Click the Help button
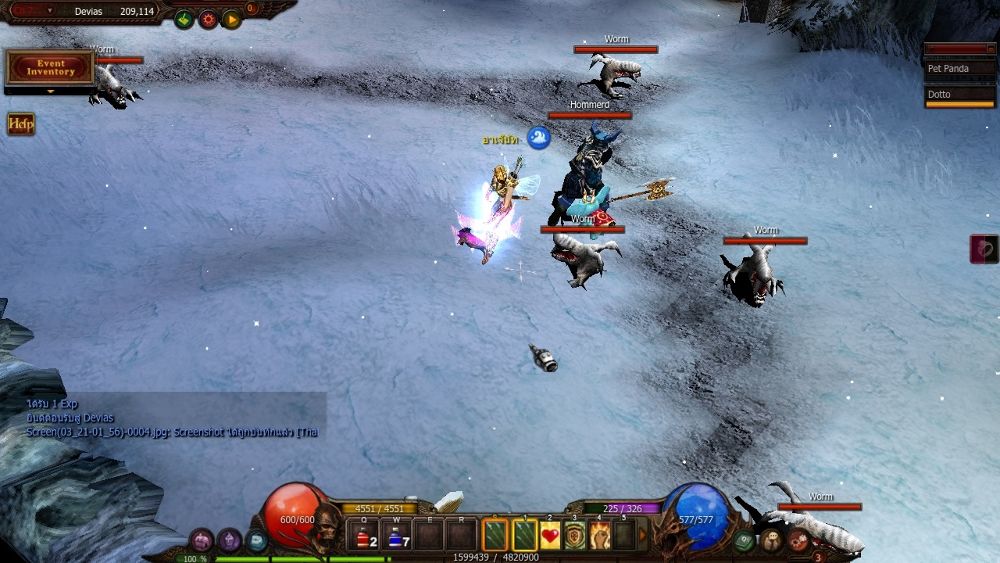1000x563 pixels. coord(21,124)
